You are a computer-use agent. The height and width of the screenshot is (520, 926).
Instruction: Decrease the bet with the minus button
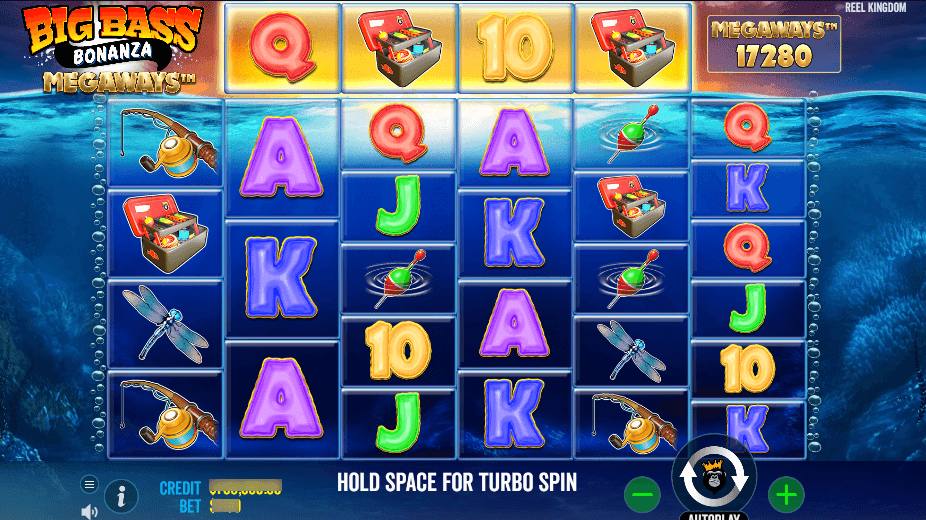tap(642, 493)
